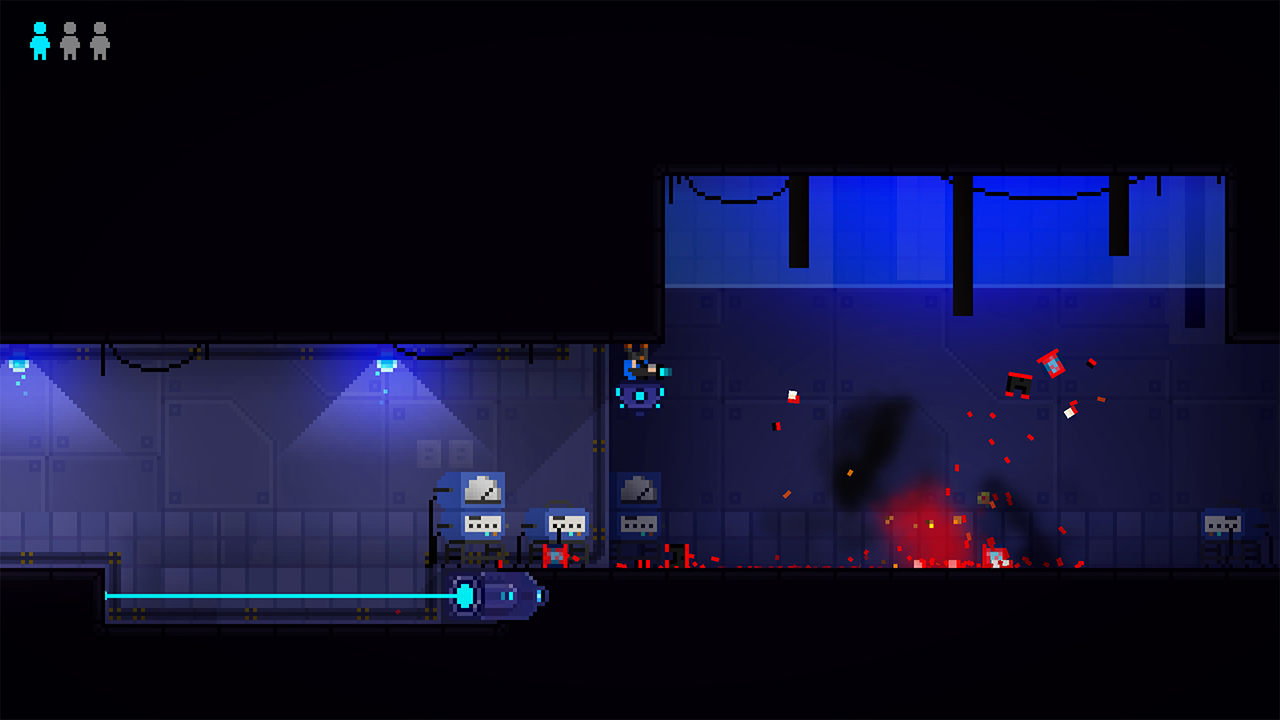Click the button panel on the middle console
Viewport: 1280px width, 720px height.
[567, 522]
